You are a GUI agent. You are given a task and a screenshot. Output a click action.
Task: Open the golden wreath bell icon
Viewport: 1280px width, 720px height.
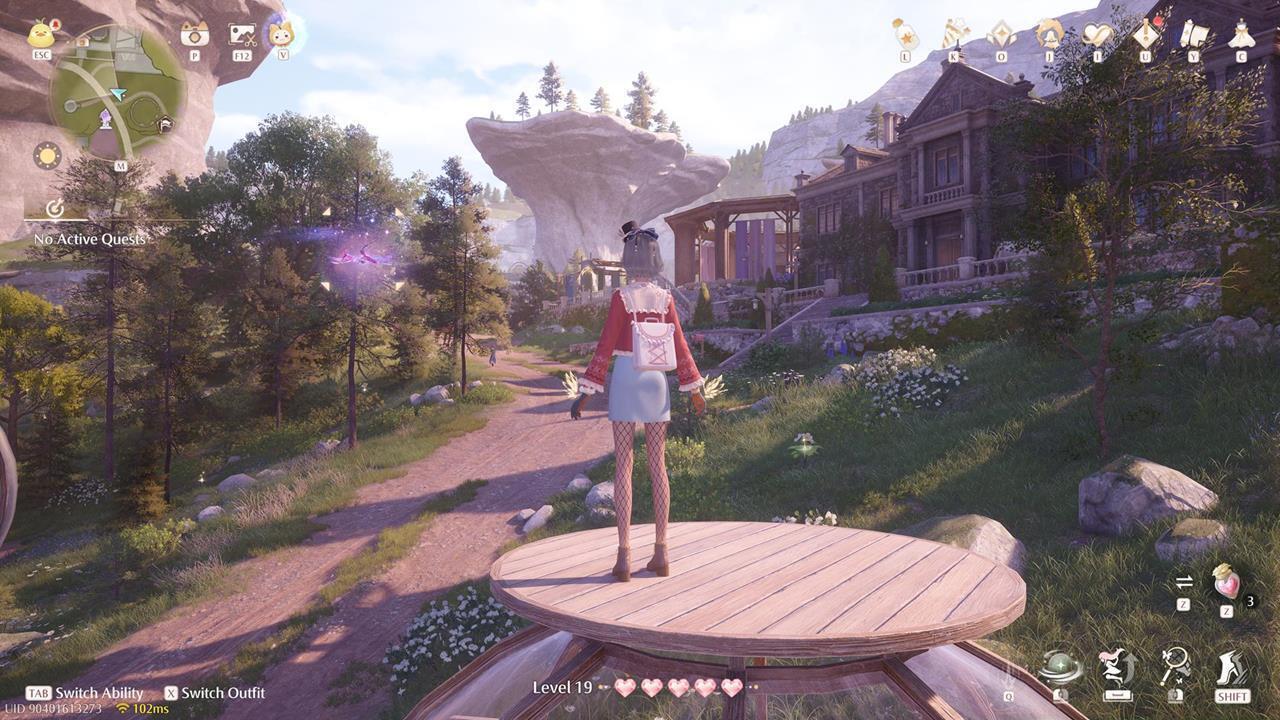(x=1049, y=34)
